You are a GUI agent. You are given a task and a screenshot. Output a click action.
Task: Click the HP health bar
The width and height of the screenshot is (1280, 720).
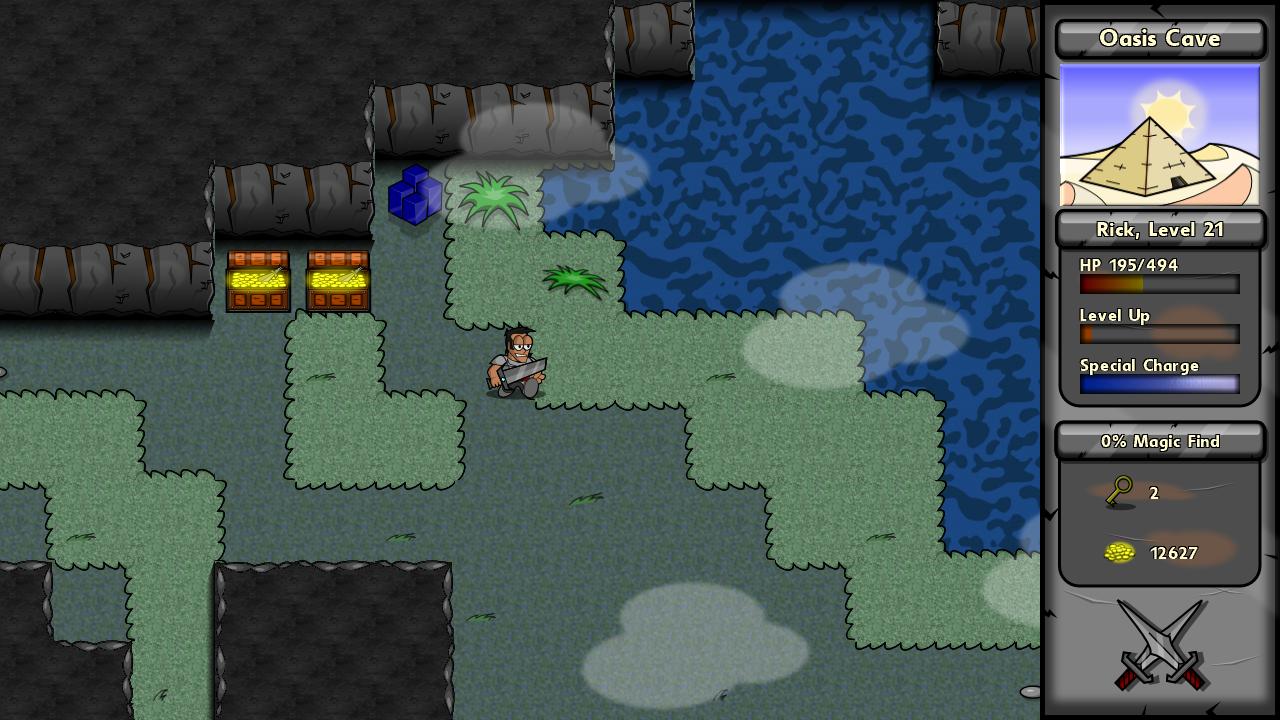(1158, 284)
